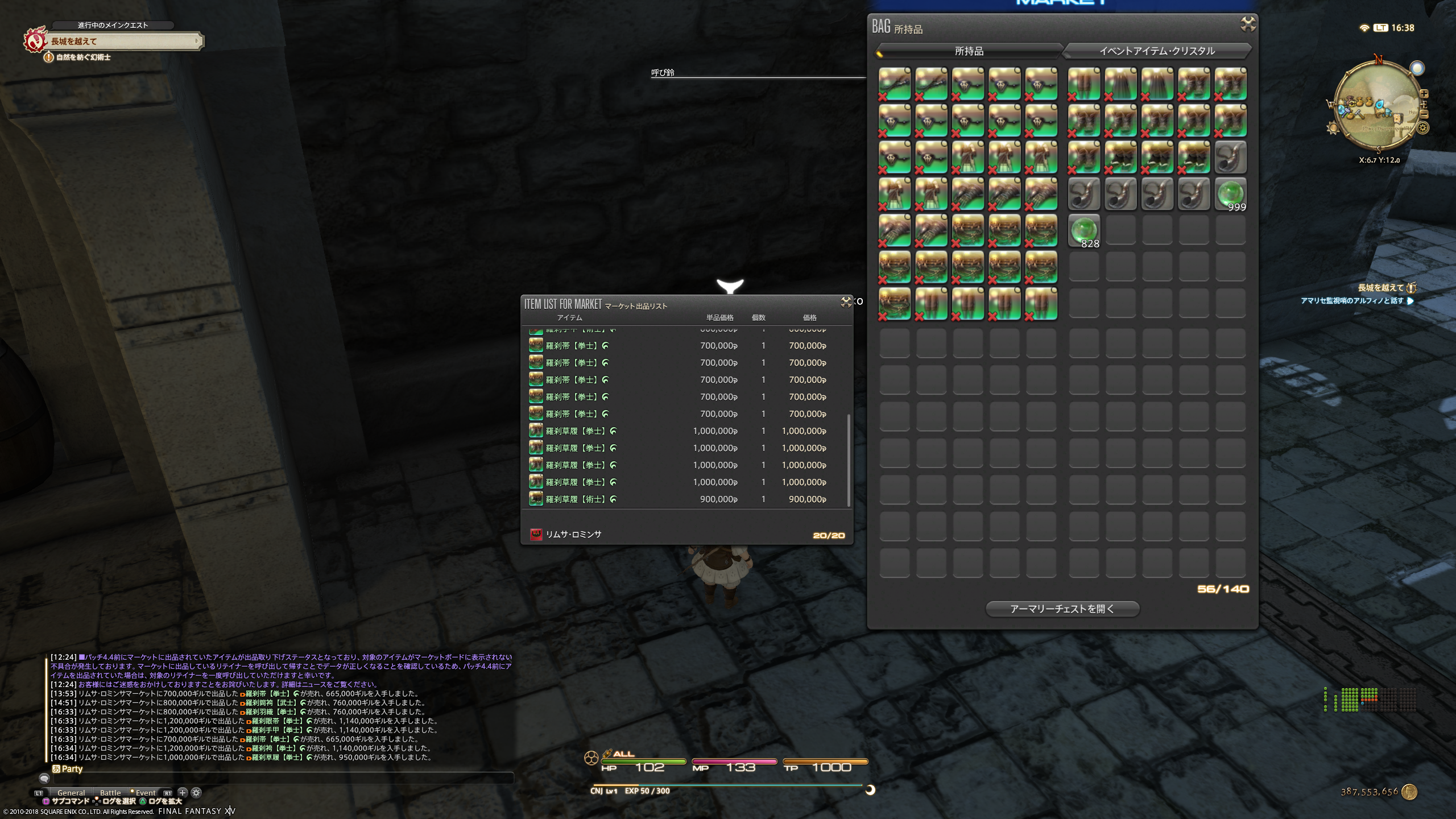This screenshot has height=819, width=1456.
Task: Switch to the General chat tab
Action: [71, 792]
